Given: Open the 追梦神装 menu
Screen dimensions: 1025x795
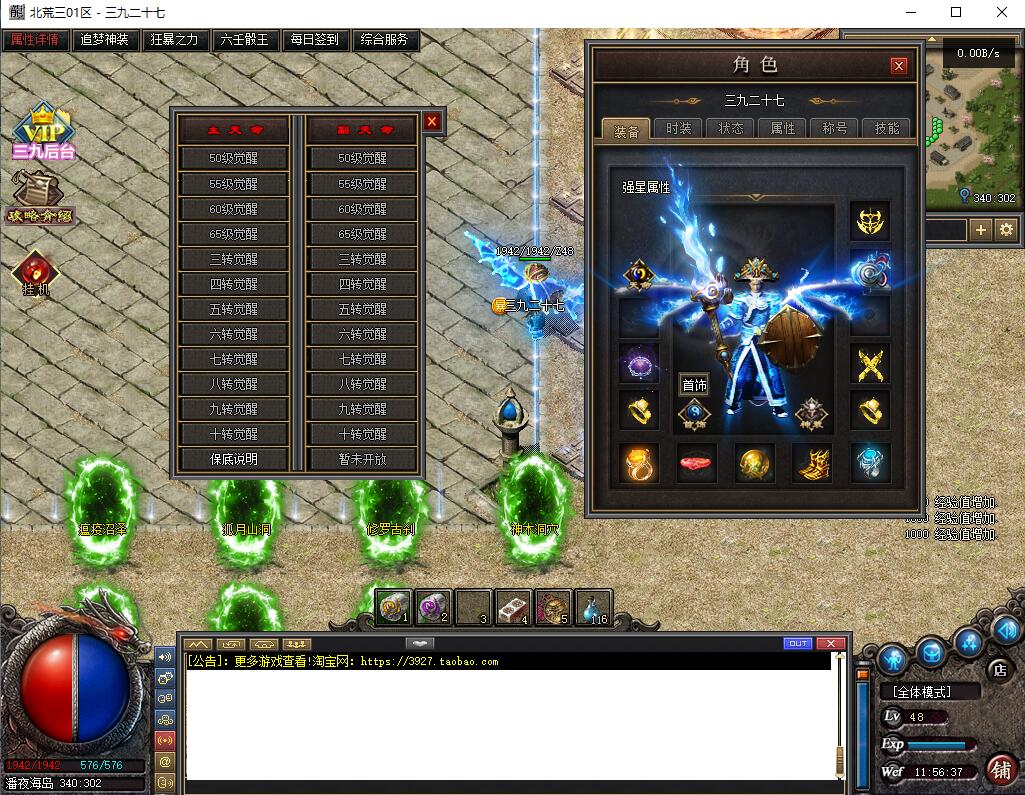Looking at the screenshot, I should [105, 40].
